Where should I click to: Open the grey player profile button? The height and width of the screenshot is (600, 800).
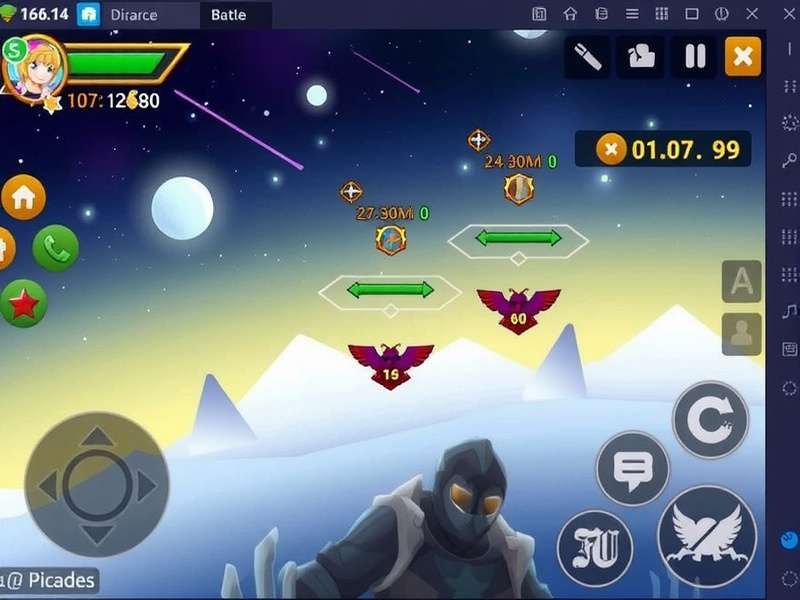coord(741,334)
